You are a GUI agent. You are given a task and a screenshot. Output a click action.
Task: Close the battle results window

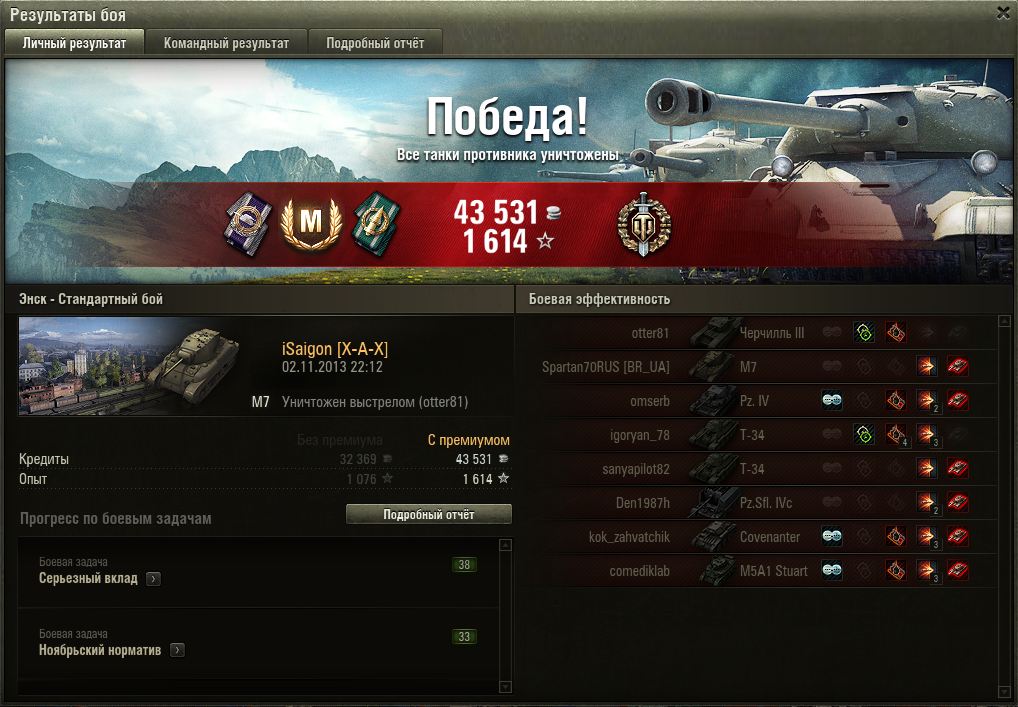1003,13
